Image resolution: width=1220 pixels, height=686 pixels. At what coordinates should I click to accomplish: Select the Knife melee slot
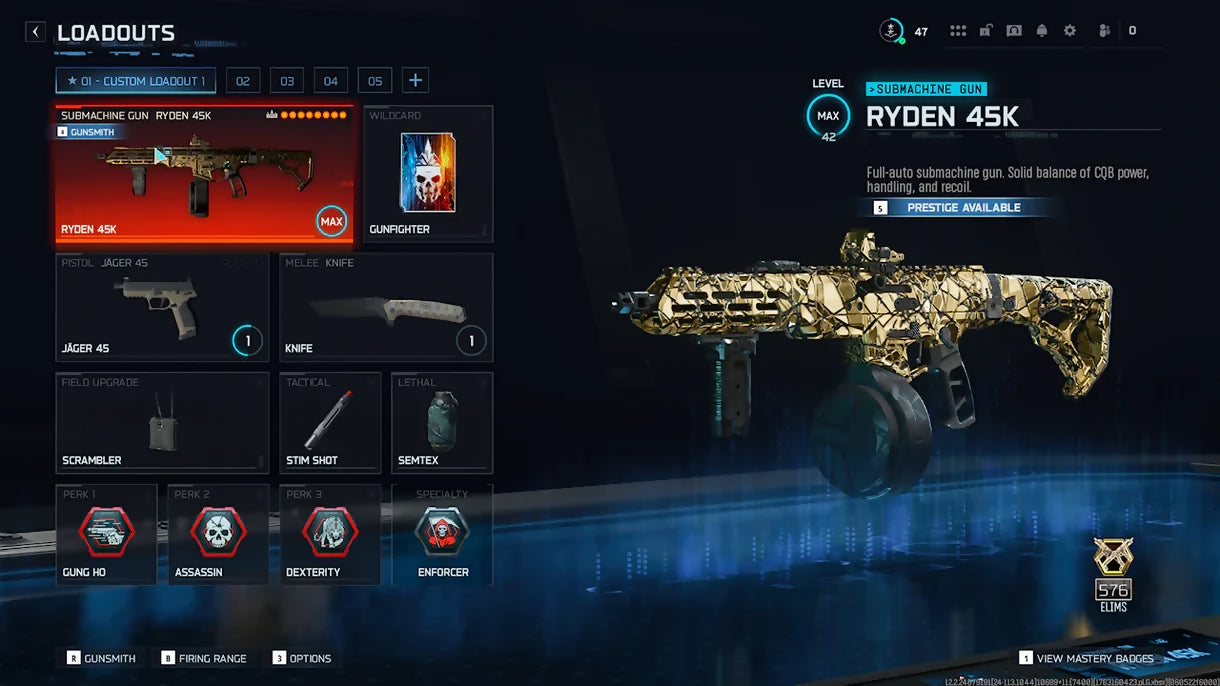point(386,306)
